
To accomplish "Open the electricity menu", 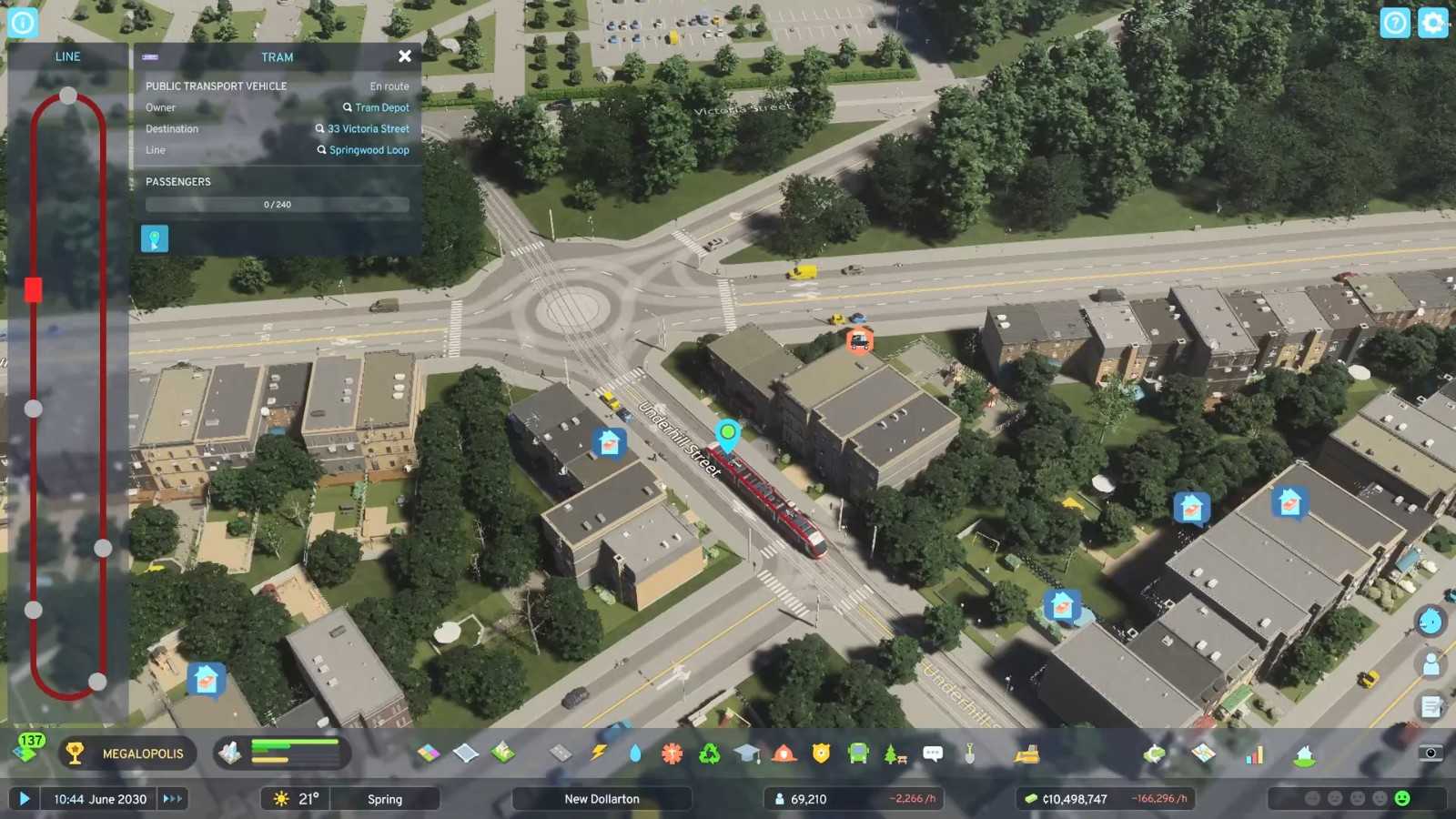I will click(598, 753).
